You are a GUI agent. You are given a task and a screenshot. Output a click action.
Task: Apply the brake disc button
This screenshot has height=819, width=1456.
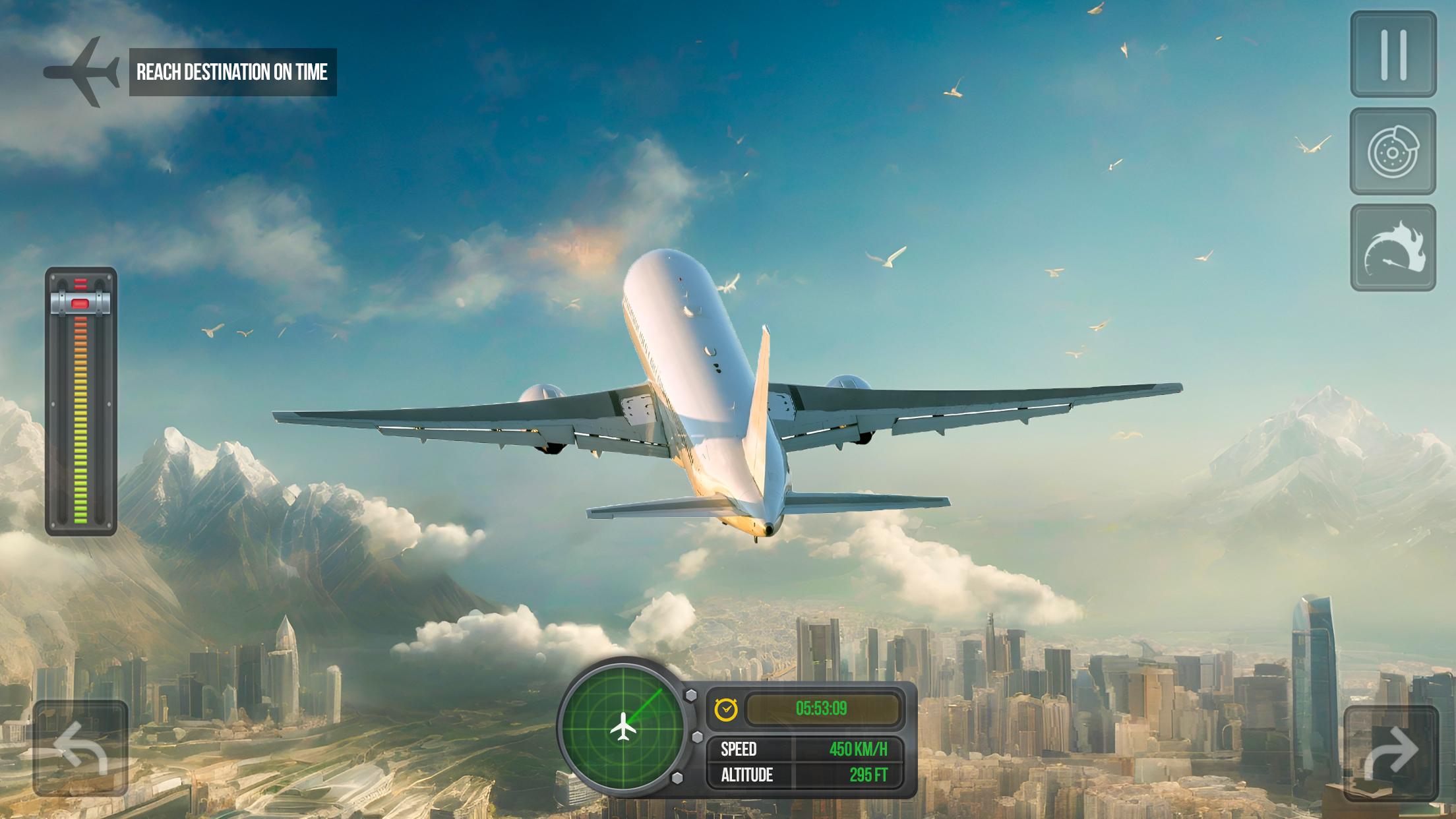pyautogui.click(x=1393, y=152)
